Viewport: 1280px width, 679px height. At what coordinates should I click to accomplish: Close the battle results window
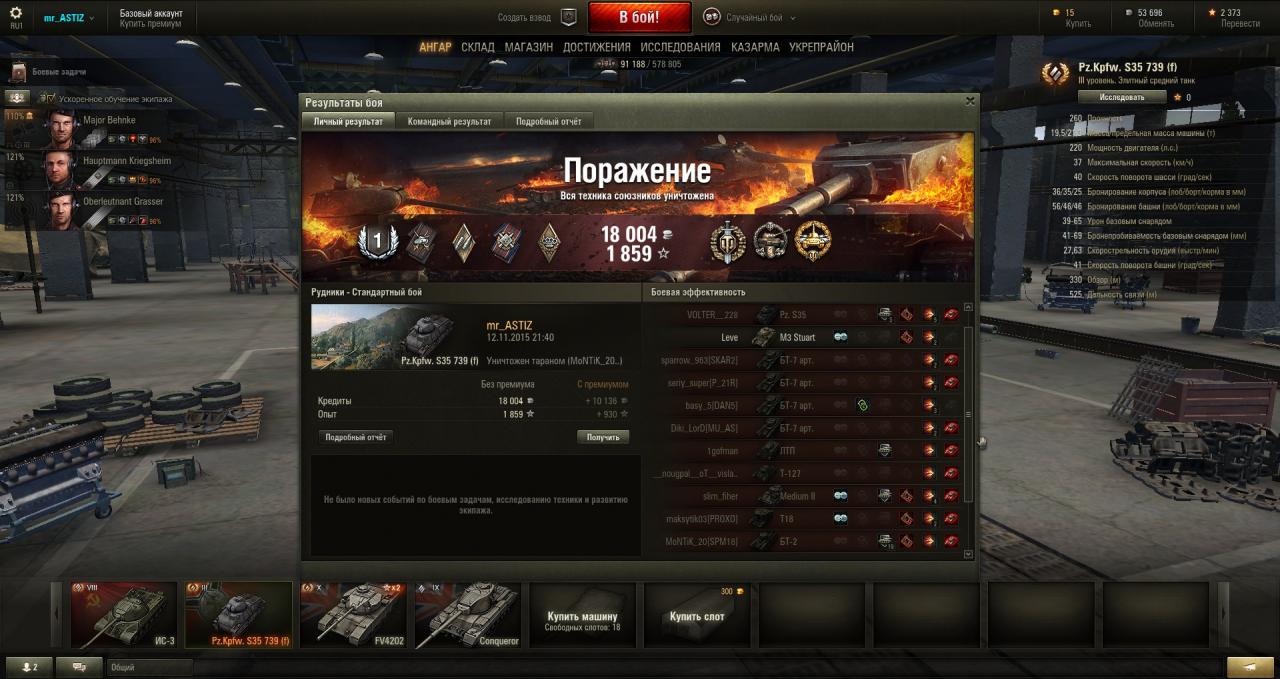(x=969, y=101)
